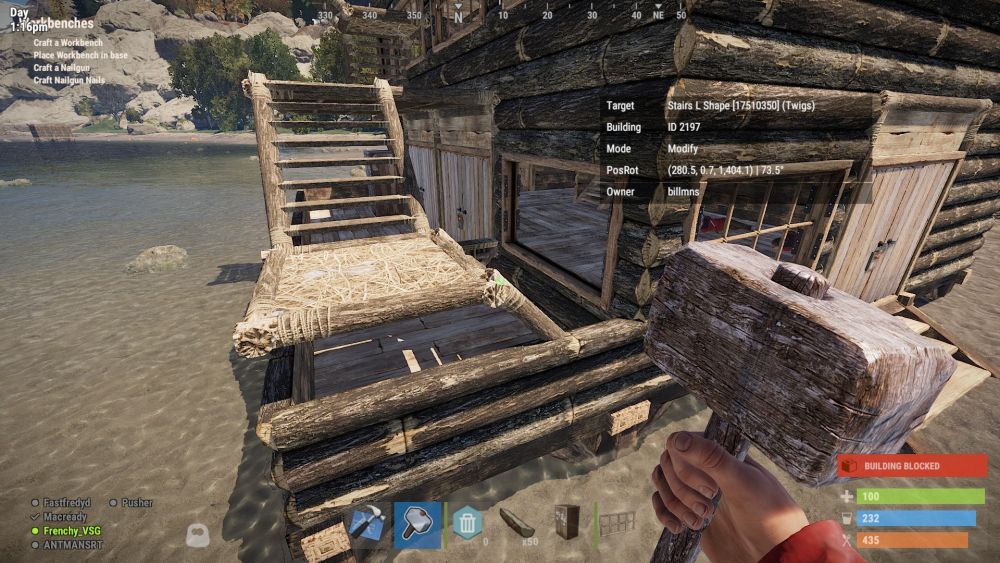Viewport: 1000px width, 563px height.
Task: Pick the locker item hotbar slot
Action: tap(567, 523)
